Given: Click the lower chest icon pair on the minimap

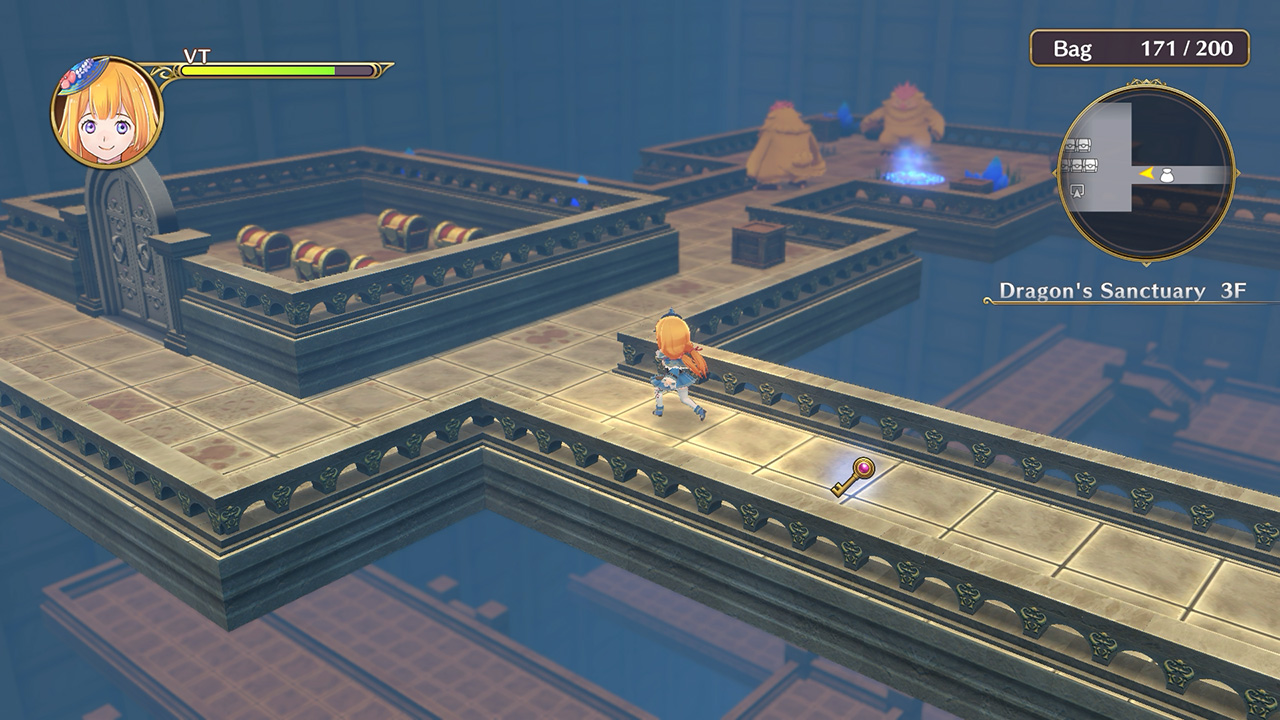Looking at the screenshot, I should point(1079,165).
